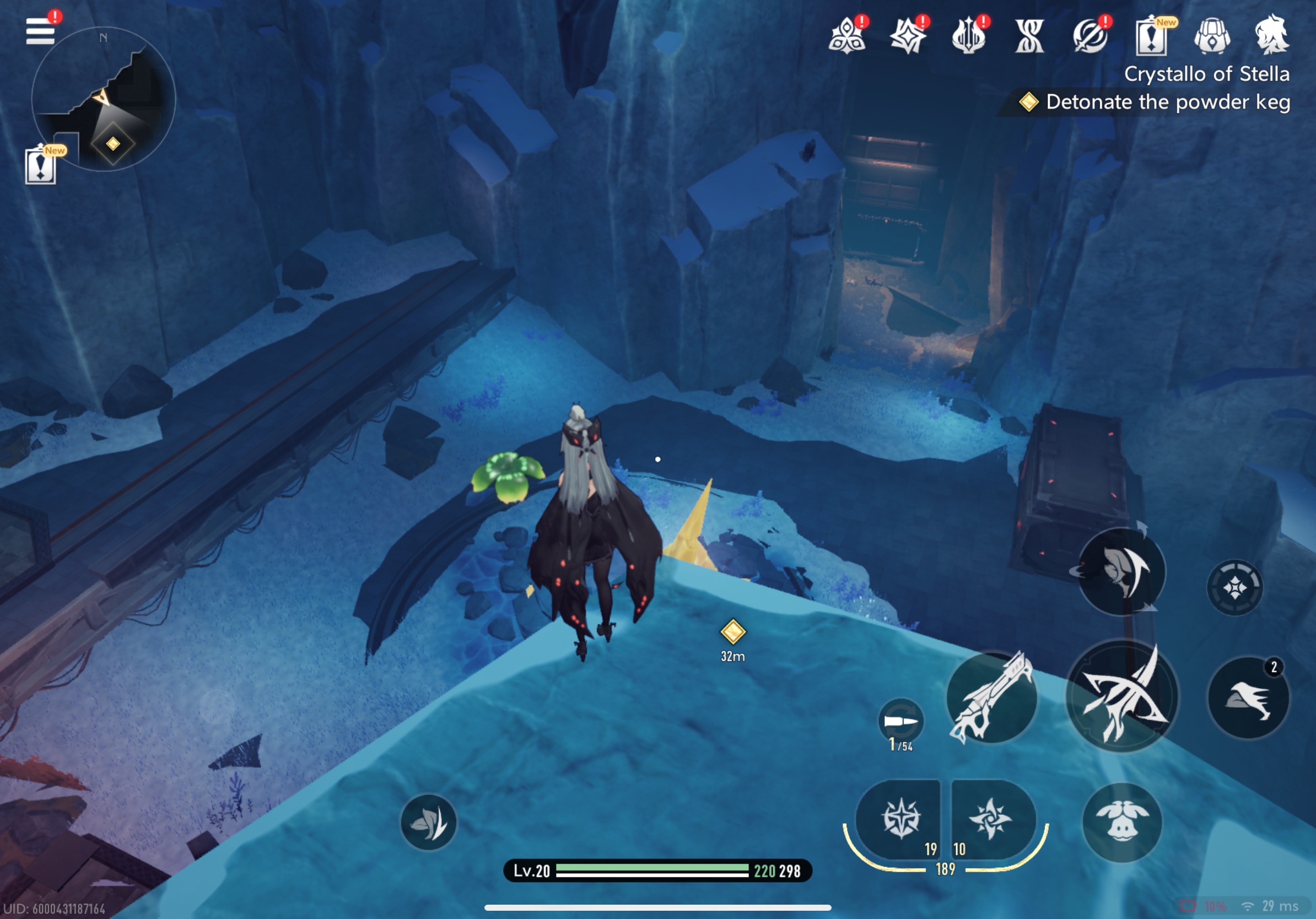Image resolution: width=1316 pixels, height=919 pixels.
Task: Open the character head profile icon
Action: pyautogui.click(x=1271, y=35)
